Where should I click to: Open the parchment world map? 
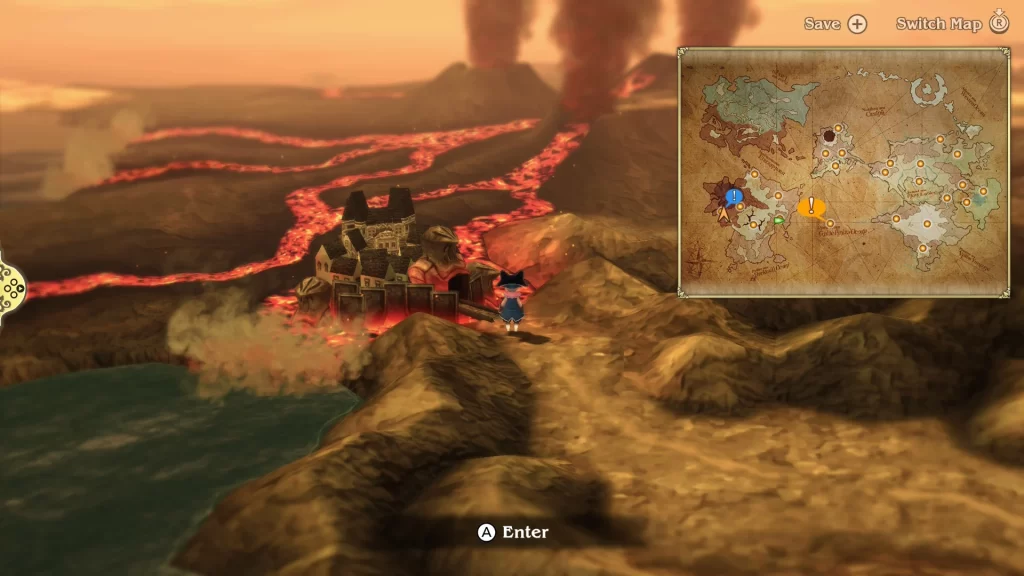843,172
